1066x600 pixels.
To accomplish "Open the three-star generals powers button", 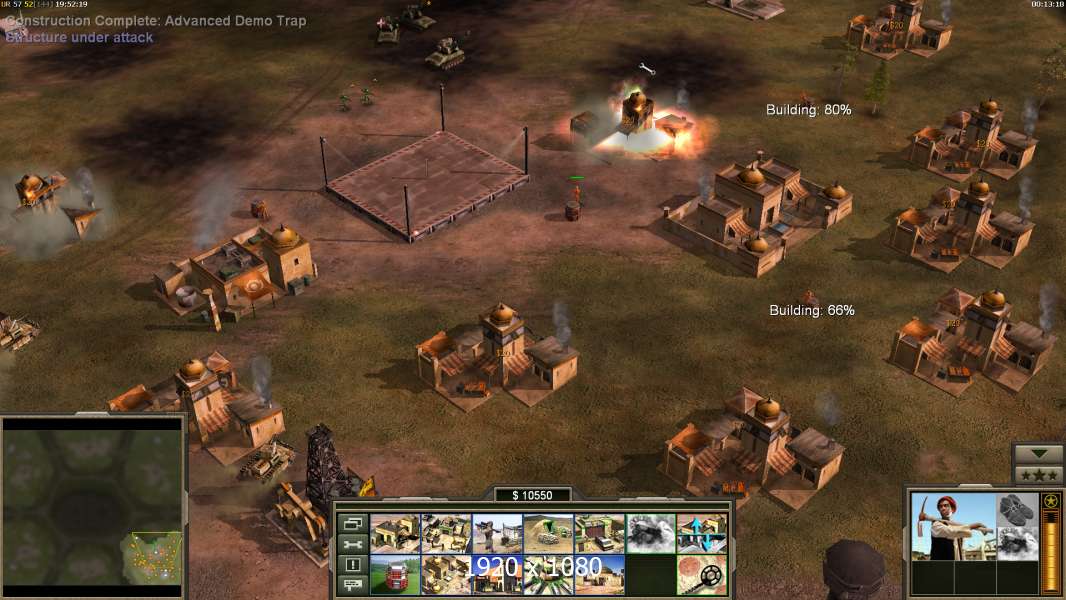I will 1038,474.
